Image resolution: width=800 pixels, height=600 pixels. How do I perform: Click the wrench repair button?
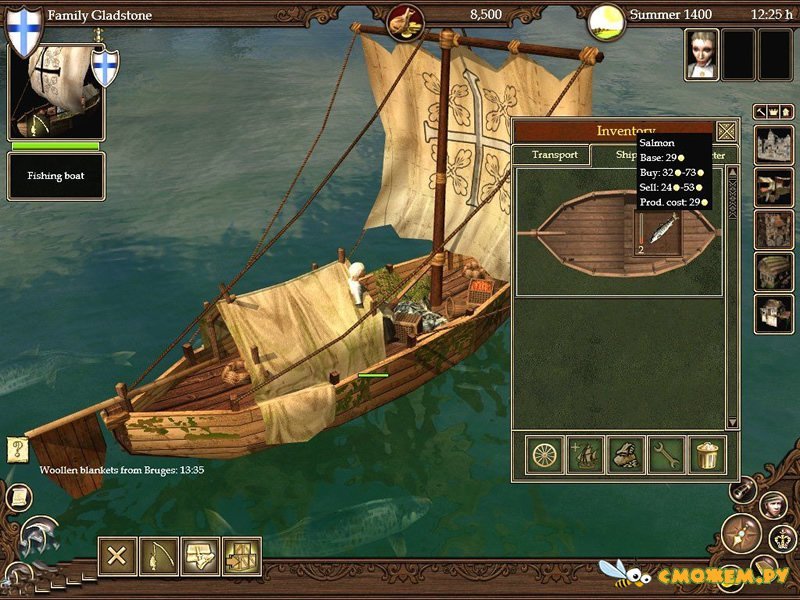pyautogui.click(x=666, y=455)
